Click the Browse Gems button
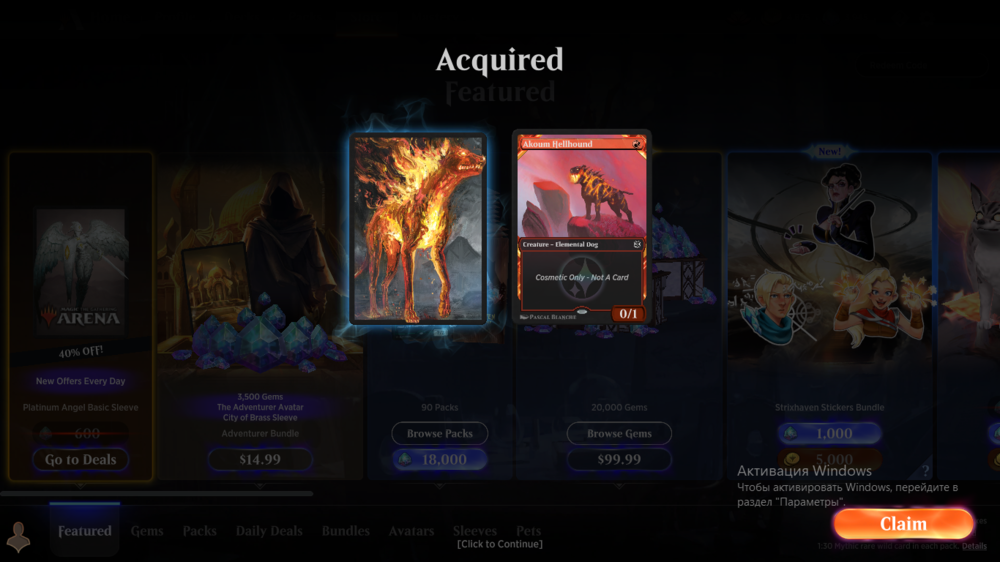This screenshot has height=562, width=1000. (x=619, y=434)
